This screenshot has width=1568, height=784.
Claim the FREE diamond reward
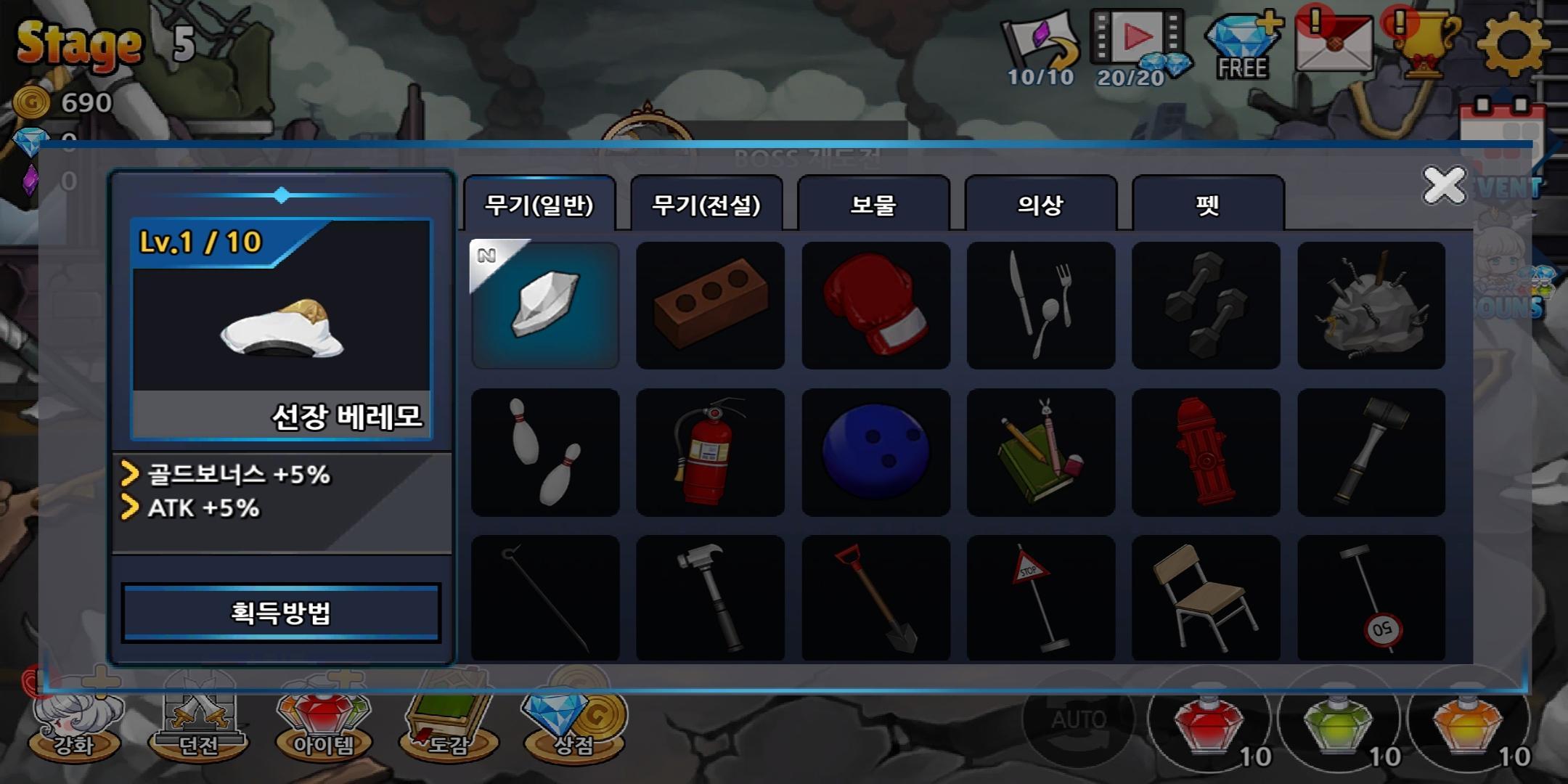click(x=1242, y=46)
